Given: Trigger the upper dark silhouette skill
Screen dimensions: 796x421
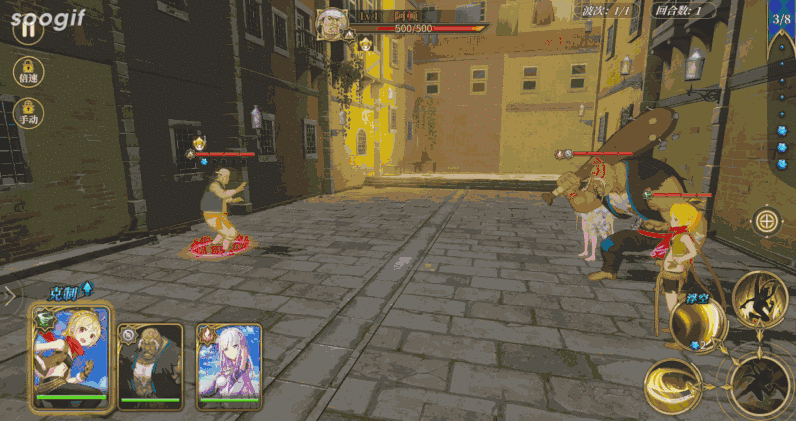Looking at the screenshot, I should click(x=758, y=297).
